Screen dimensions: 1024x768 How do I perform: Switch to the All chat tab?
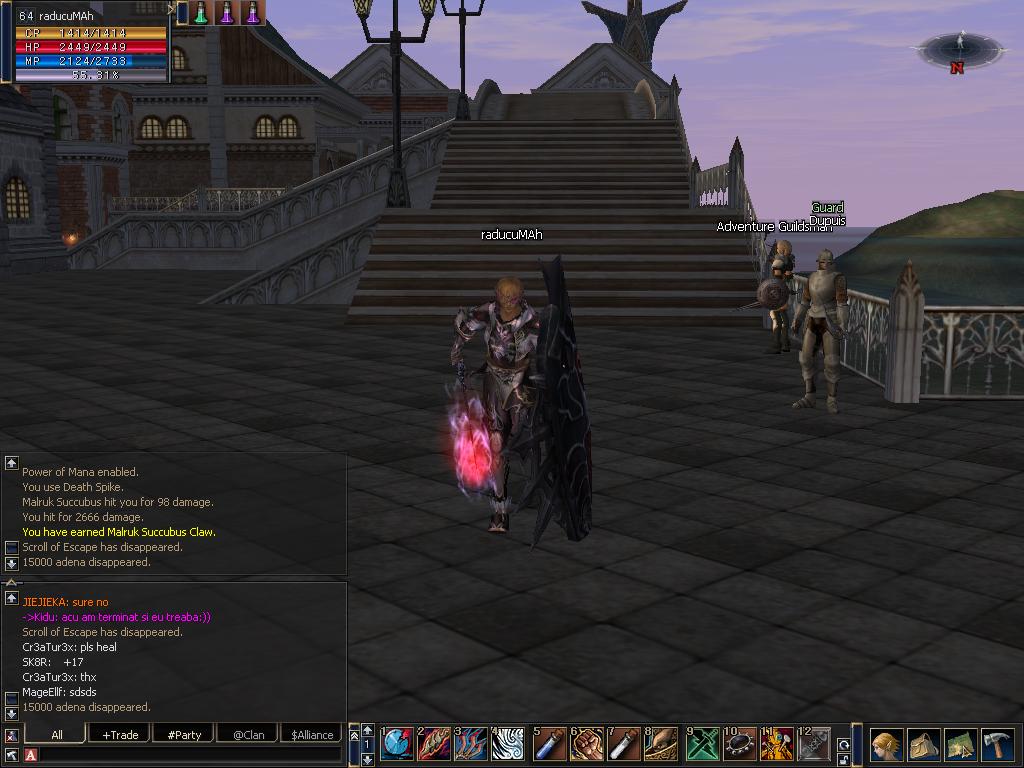click(x=57, y=734)
